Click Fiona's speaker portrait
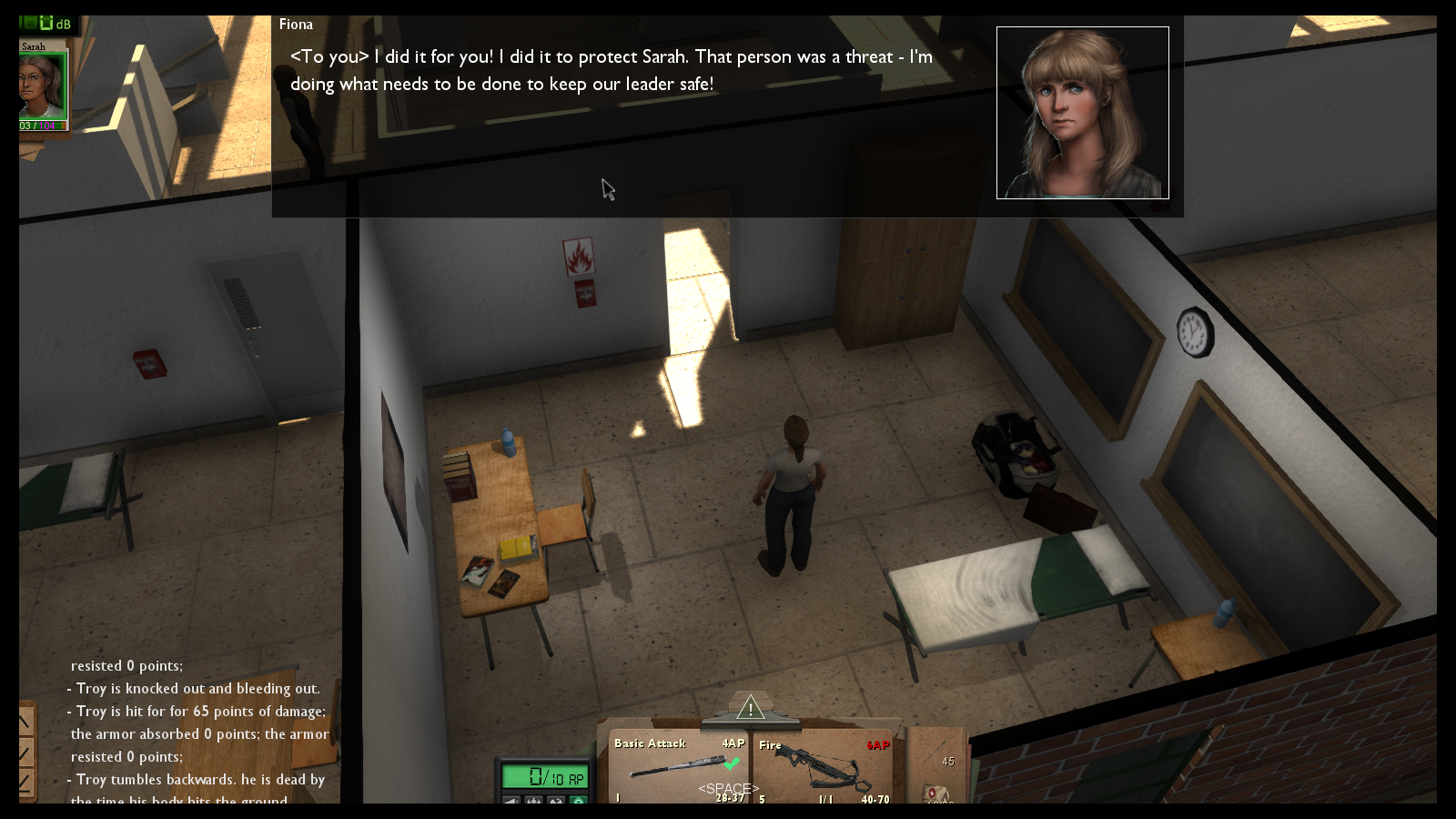Image resolution: width=1456 pixels, height=819 pixels. pos(1082,113)
